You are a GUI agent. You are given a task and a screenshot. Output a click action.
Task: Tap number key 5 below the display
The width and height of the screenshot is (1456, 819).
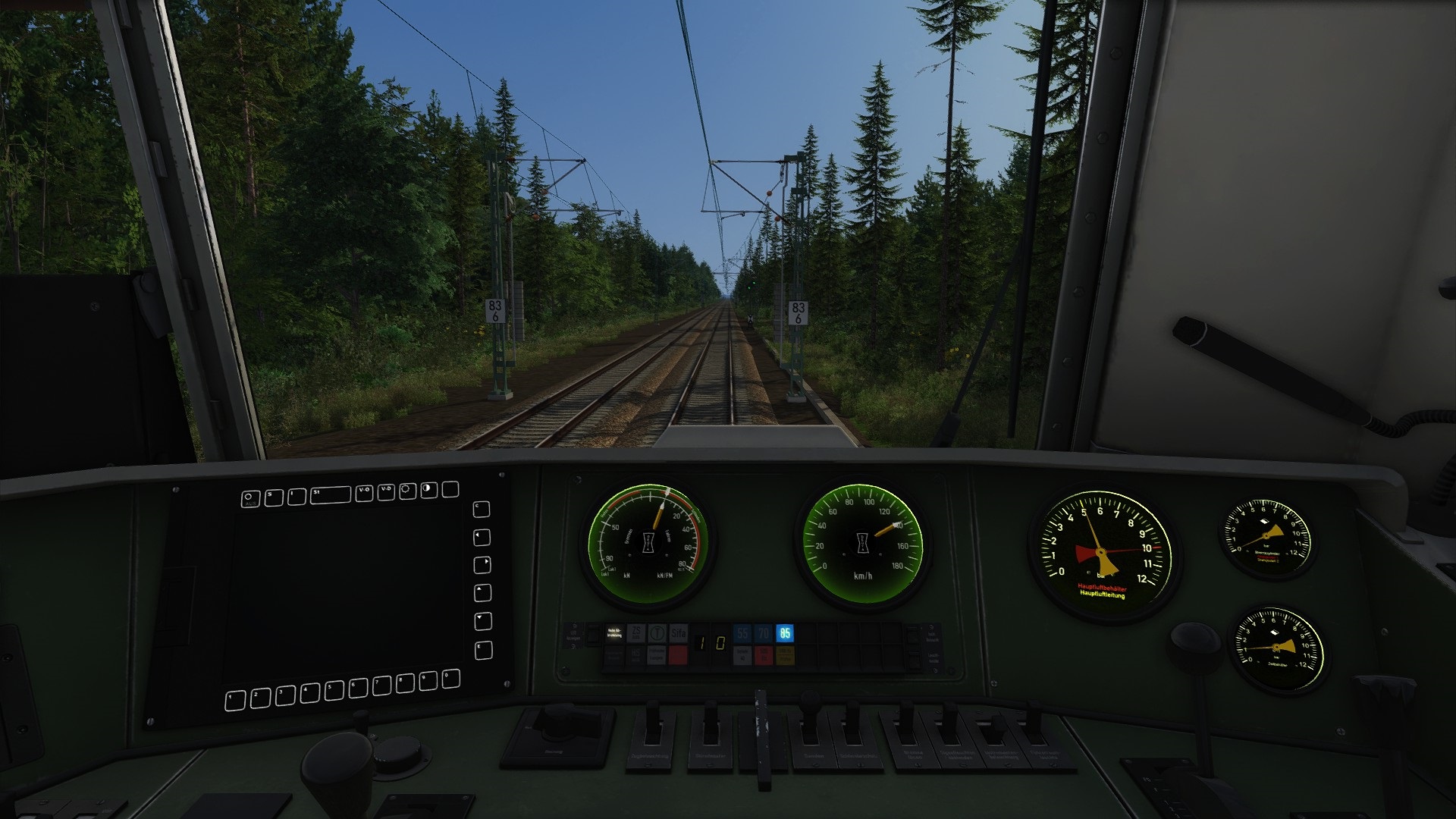334,691
